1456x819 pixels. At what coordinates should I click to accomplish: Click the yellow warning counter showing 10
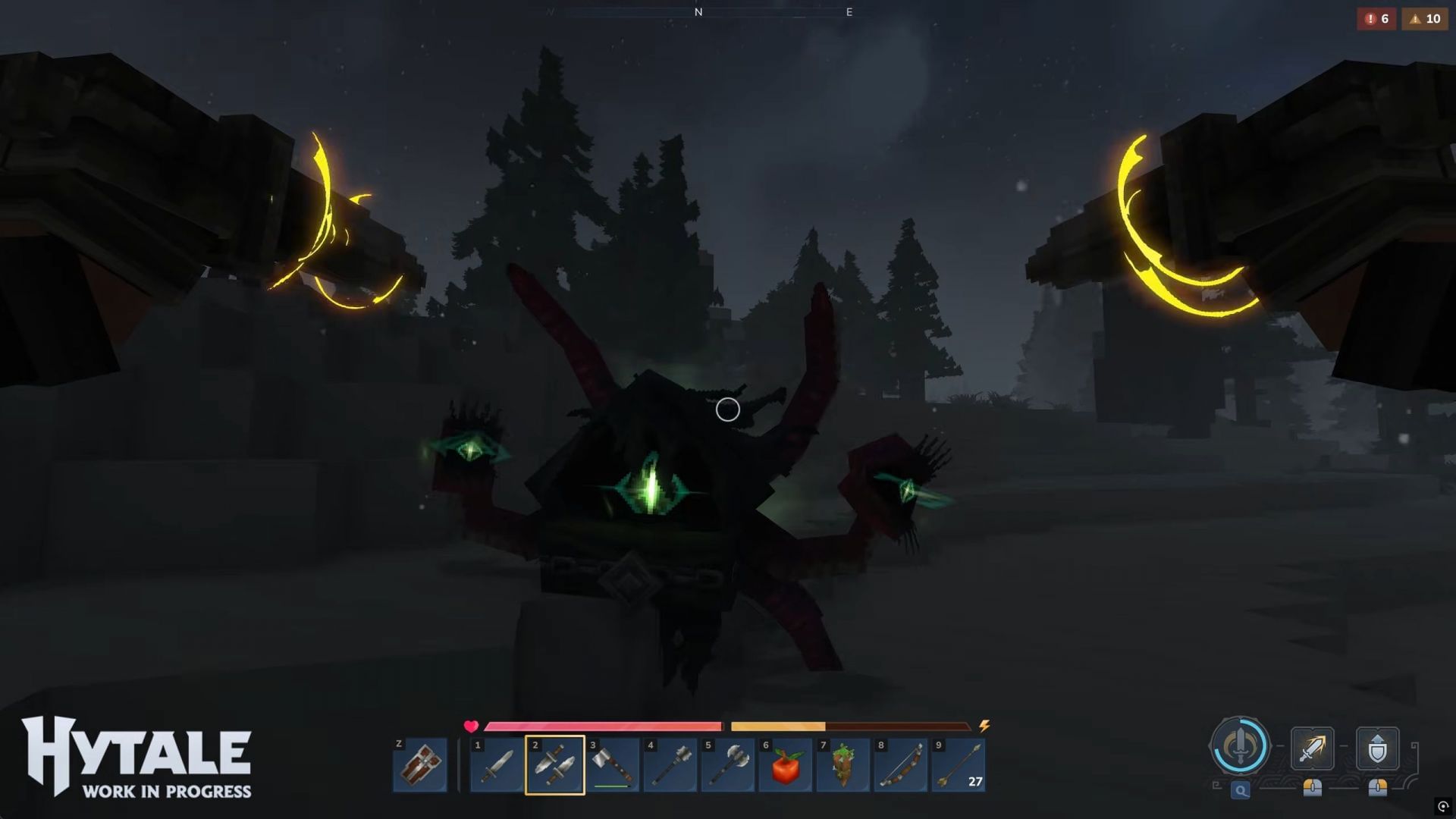pos(1424,19)
